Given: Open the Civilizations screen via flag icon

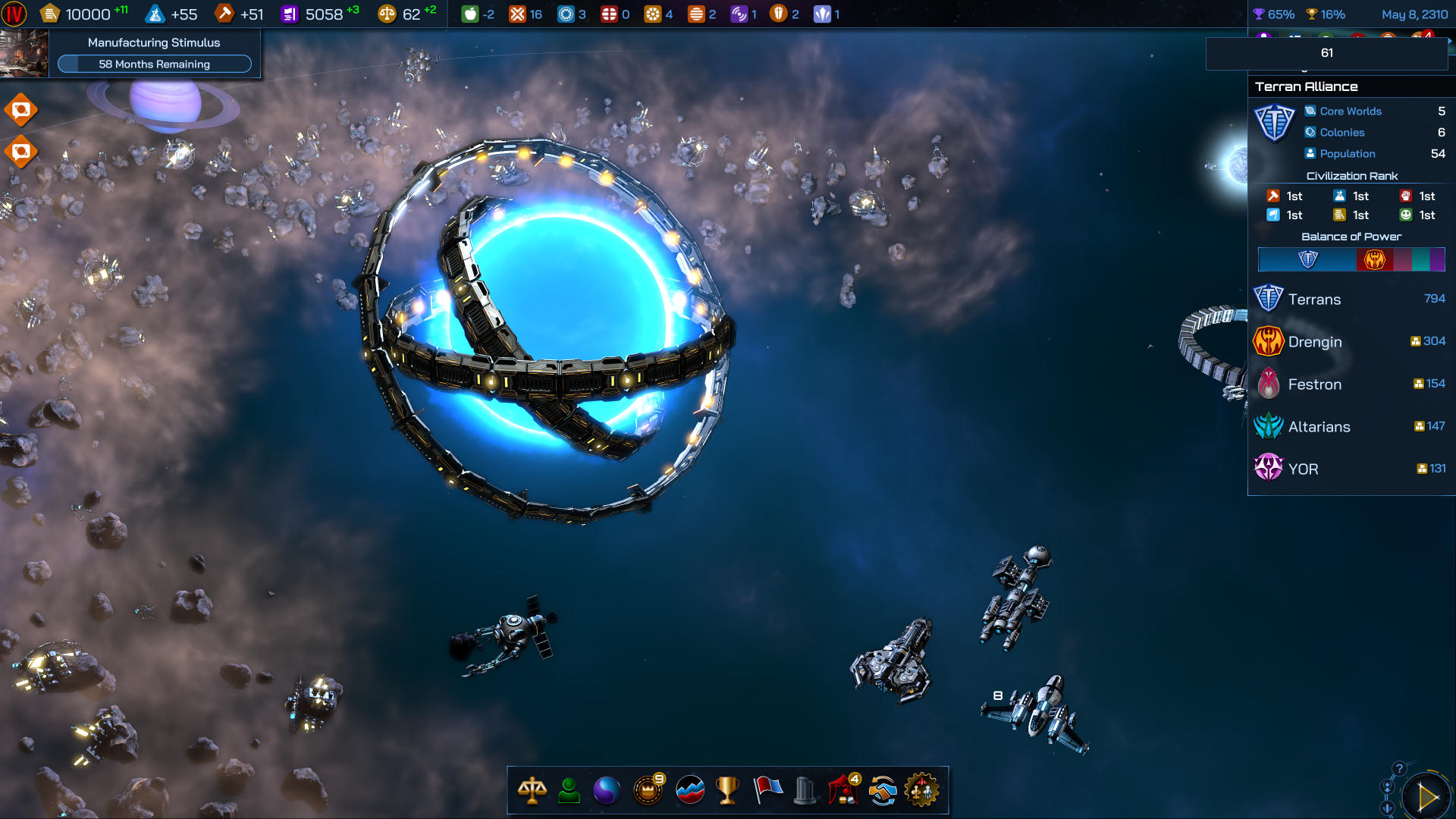Looking at the screenshot, I should pos(767,789).
